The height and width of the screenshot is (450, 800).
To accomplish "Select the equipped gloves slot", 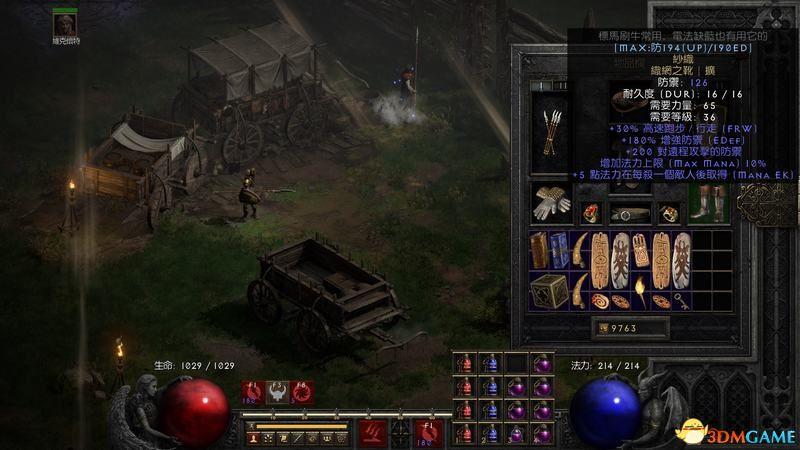I will (x=552, y=204).
